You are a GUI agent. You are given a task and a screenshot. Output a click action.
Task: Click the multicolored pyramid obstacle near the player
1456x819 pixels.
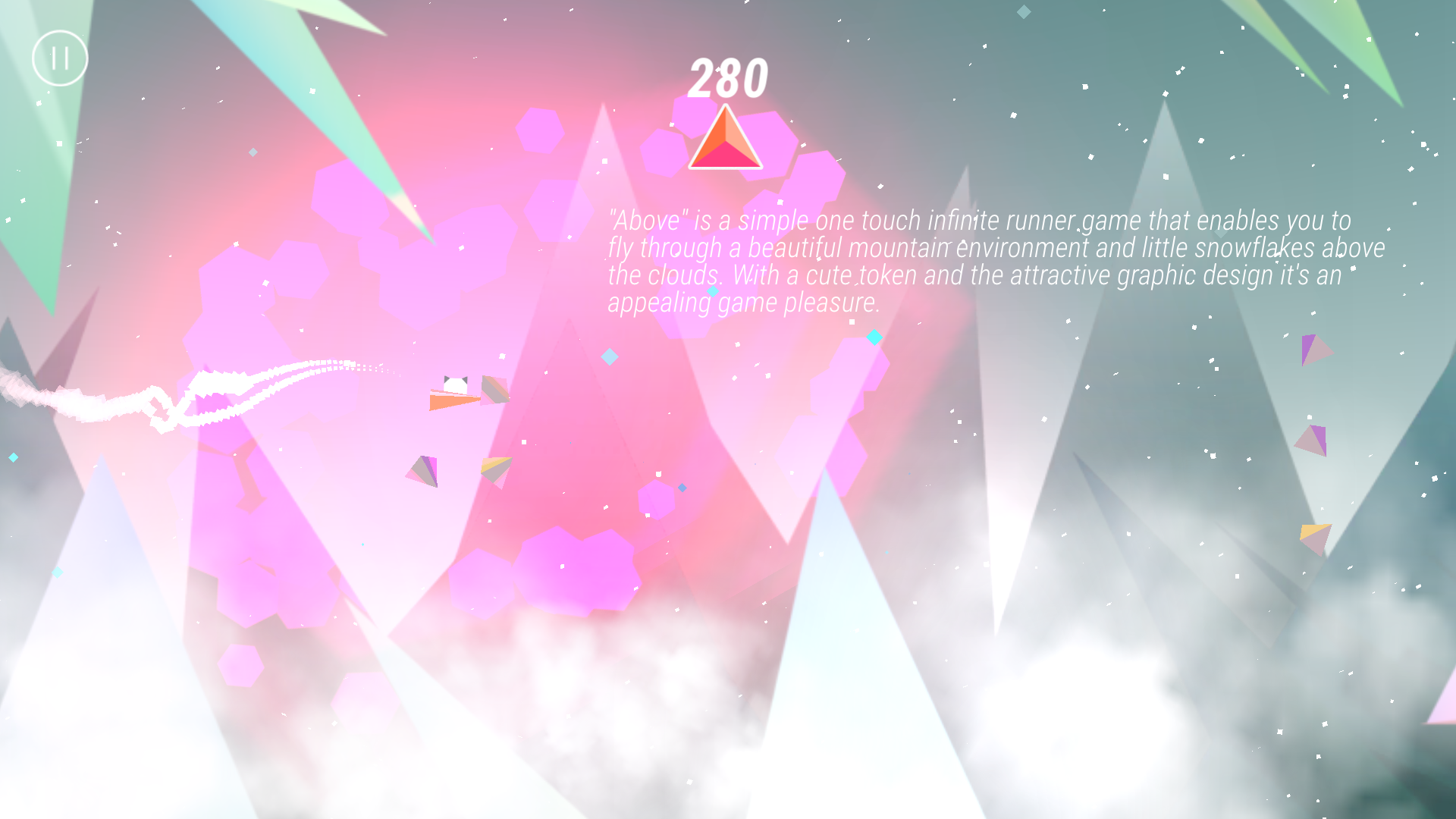494,388
